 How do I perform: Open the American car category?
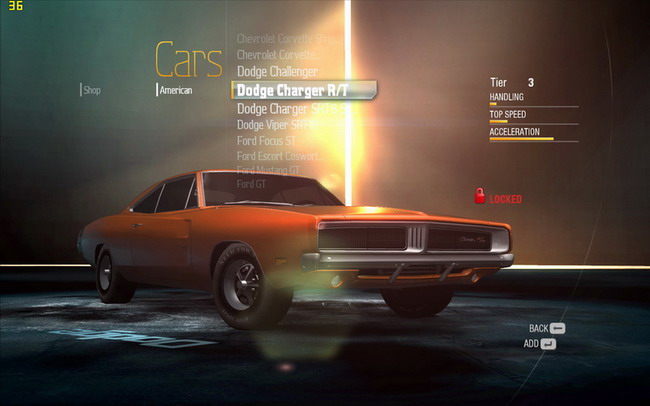tap(176, 90)
